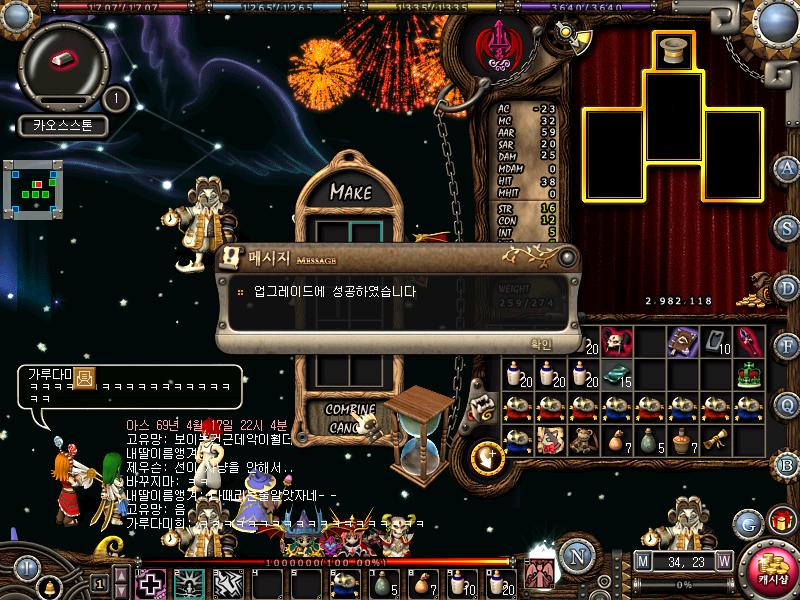Click the round A side button

[x=787, y=167]
